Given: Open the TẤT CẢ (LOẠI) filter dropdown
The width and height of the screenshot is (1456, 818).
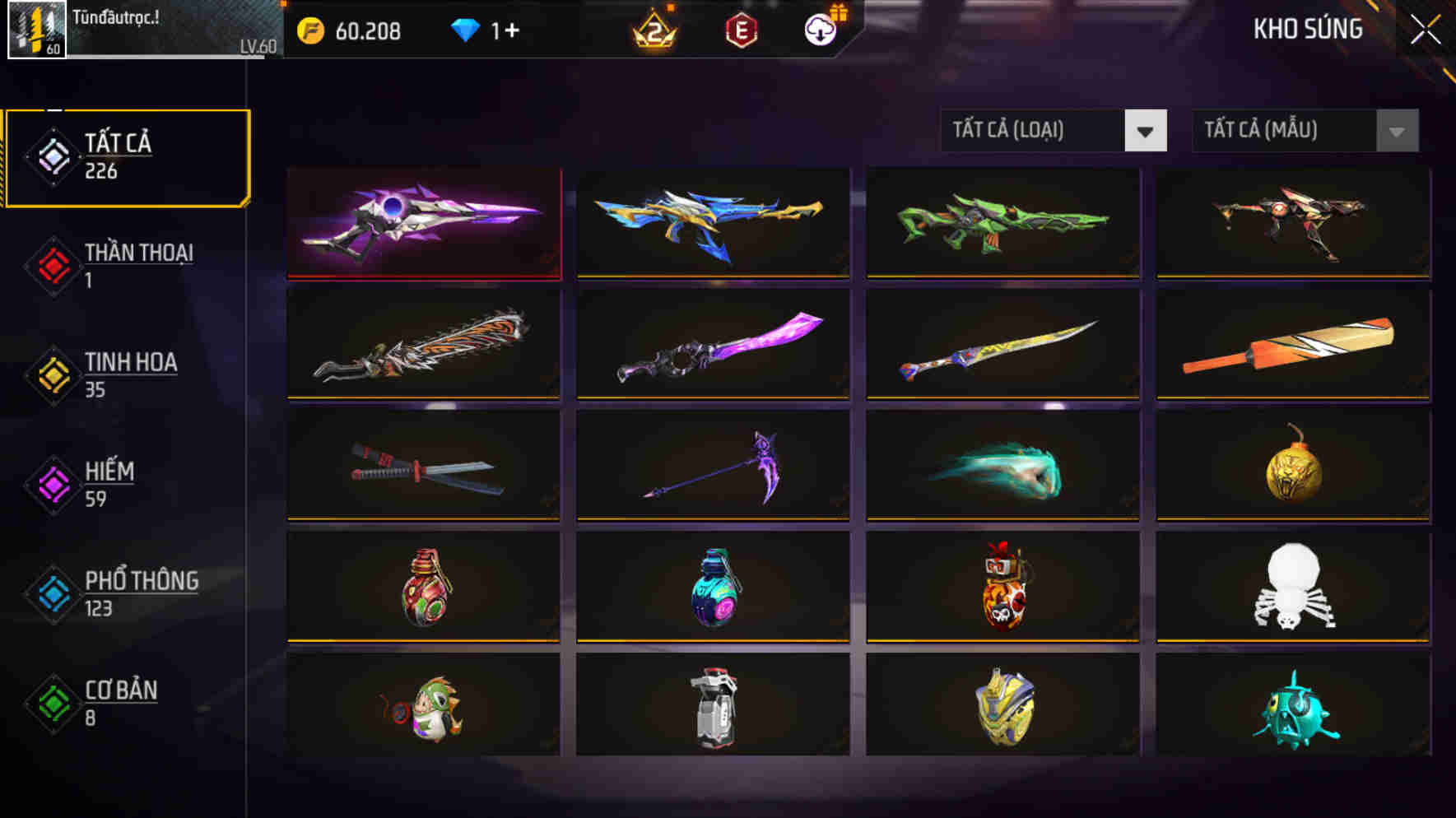Looking at the screenshot, I should (x=1053, y=129).
